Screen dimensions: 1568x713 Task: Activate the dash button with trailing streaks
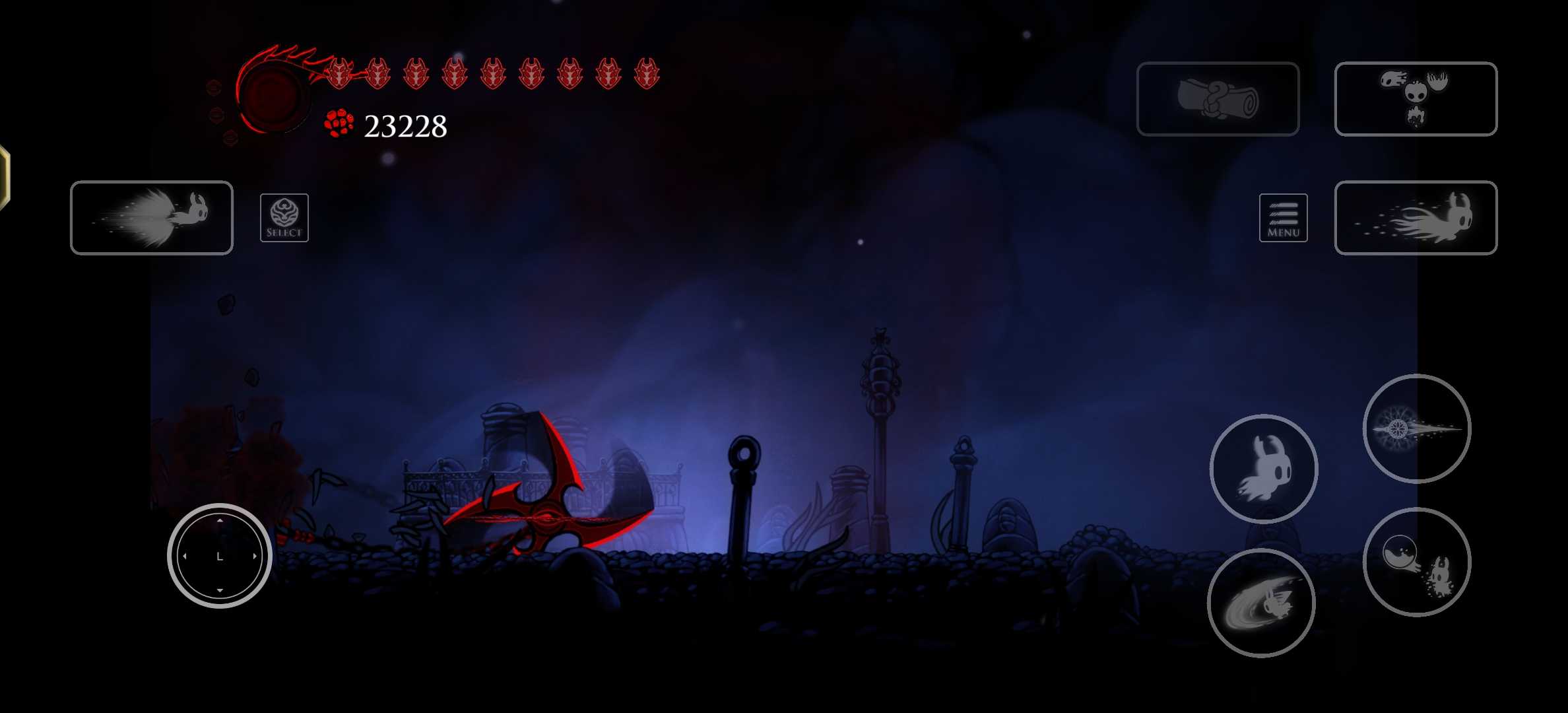(1416, 218)
